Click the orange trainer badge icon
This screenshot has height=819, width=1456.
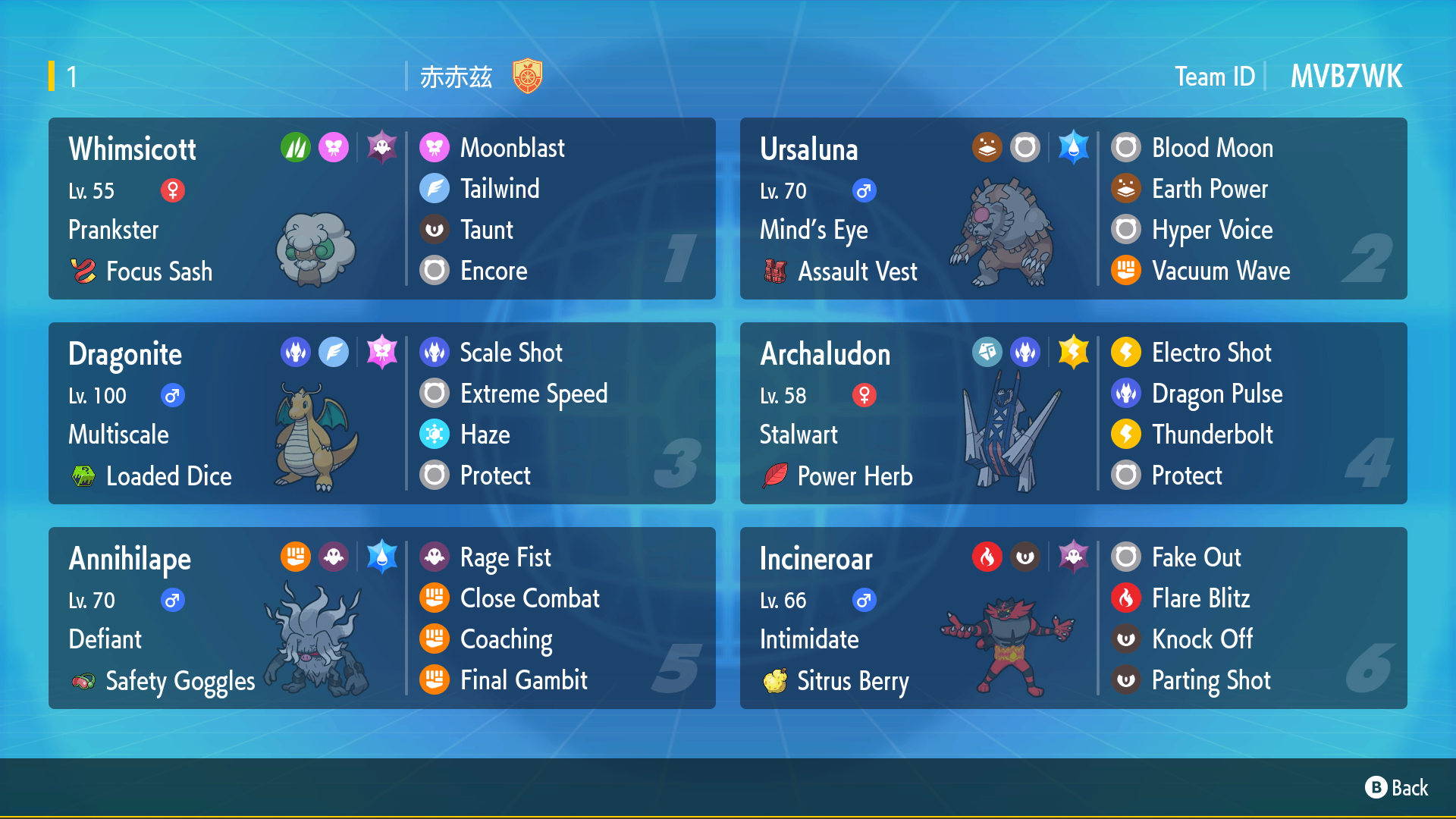coord(527,77)
